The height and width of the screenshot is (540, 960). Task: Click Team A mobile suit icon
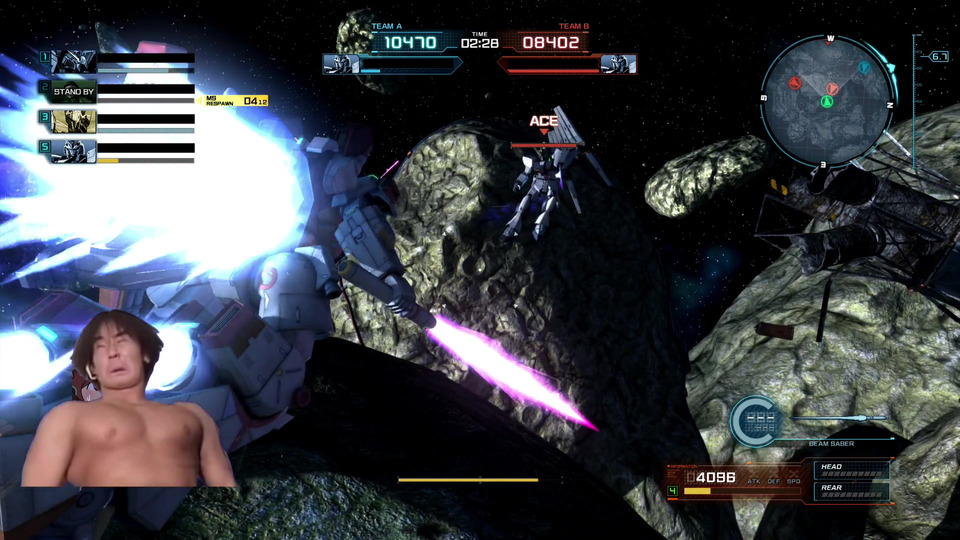point(341,64)
